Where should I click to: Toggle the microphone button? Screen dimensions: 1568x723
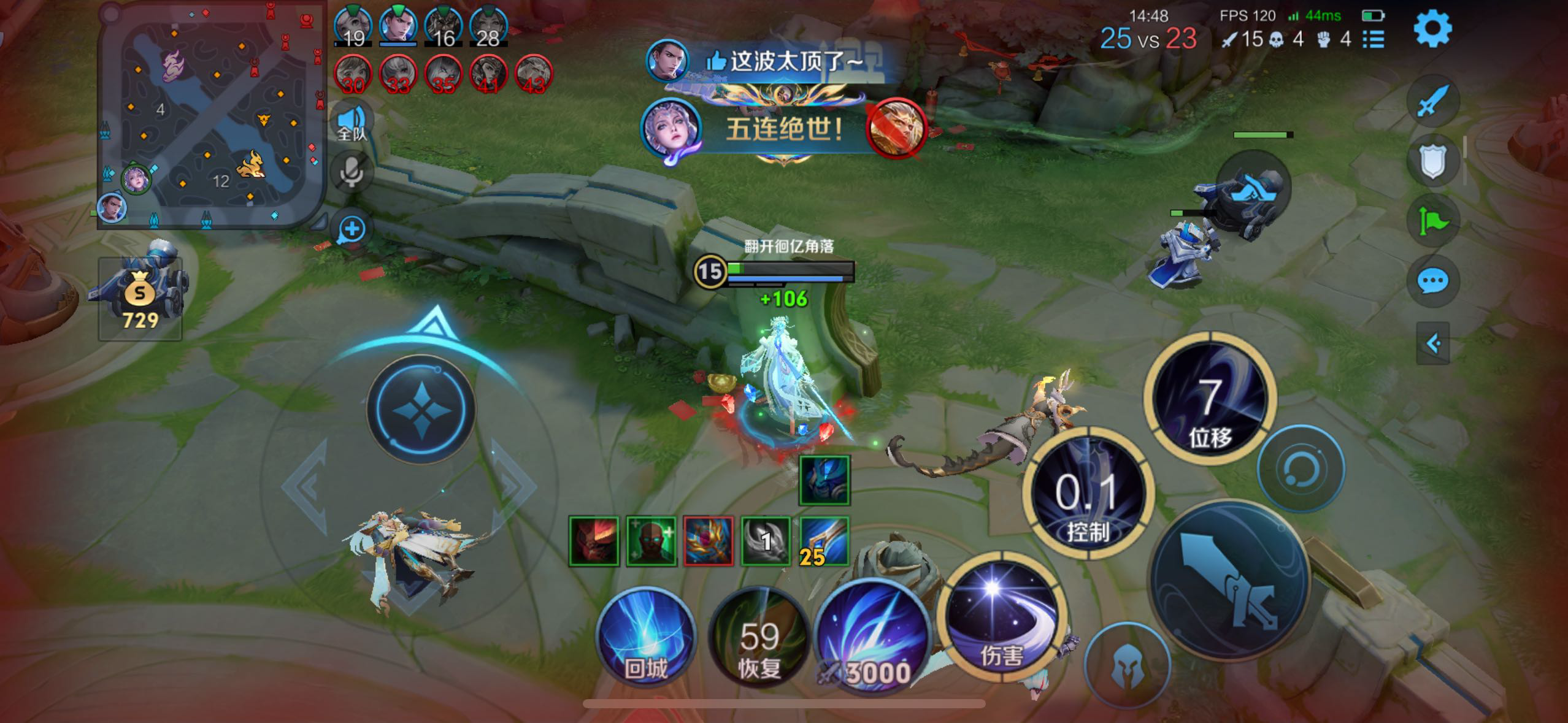tap(352, 172)
